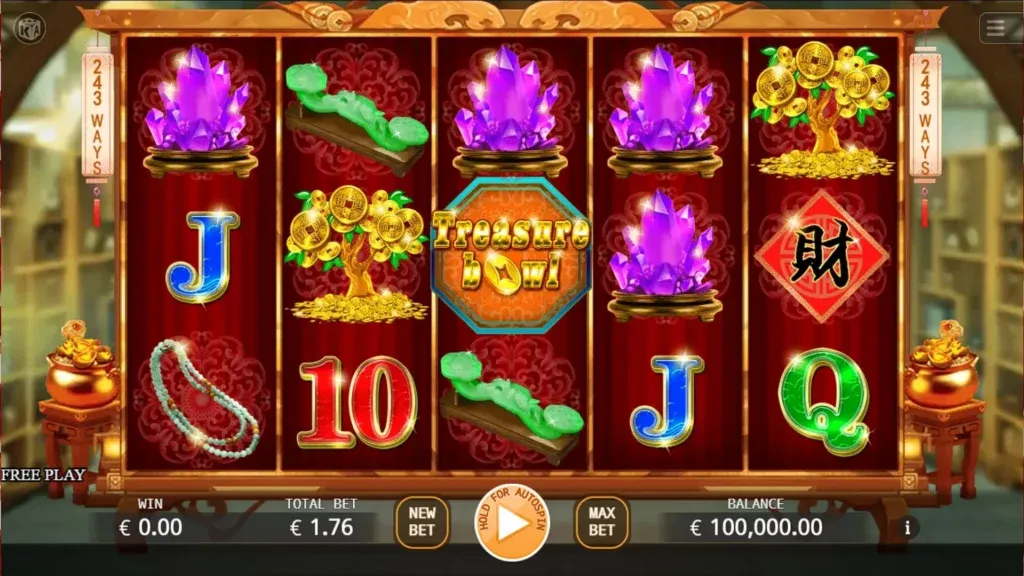Spin the reels with the orange play button

tap(512, 524)
